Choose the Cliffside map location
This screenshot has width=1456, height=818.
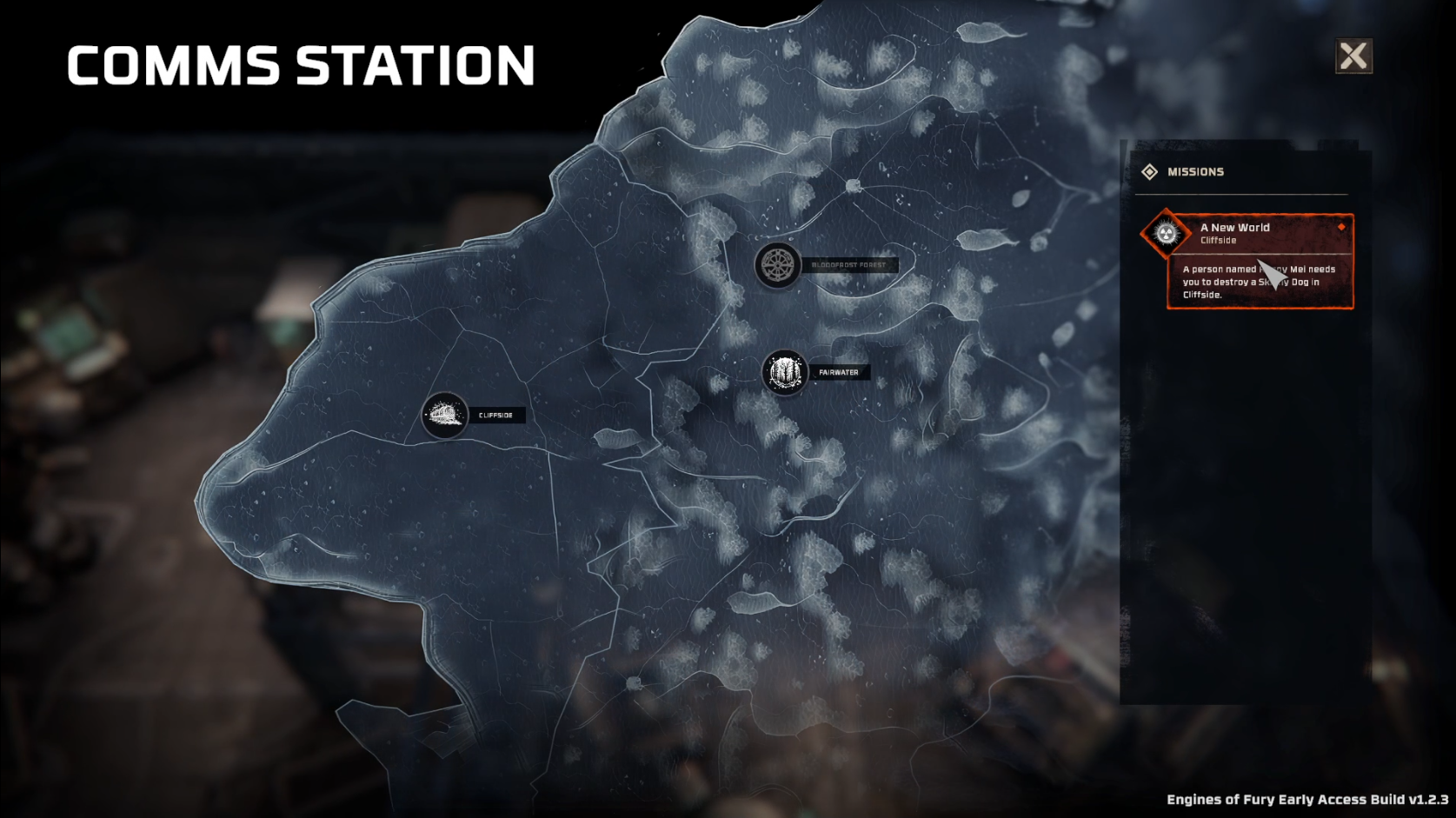445,416
